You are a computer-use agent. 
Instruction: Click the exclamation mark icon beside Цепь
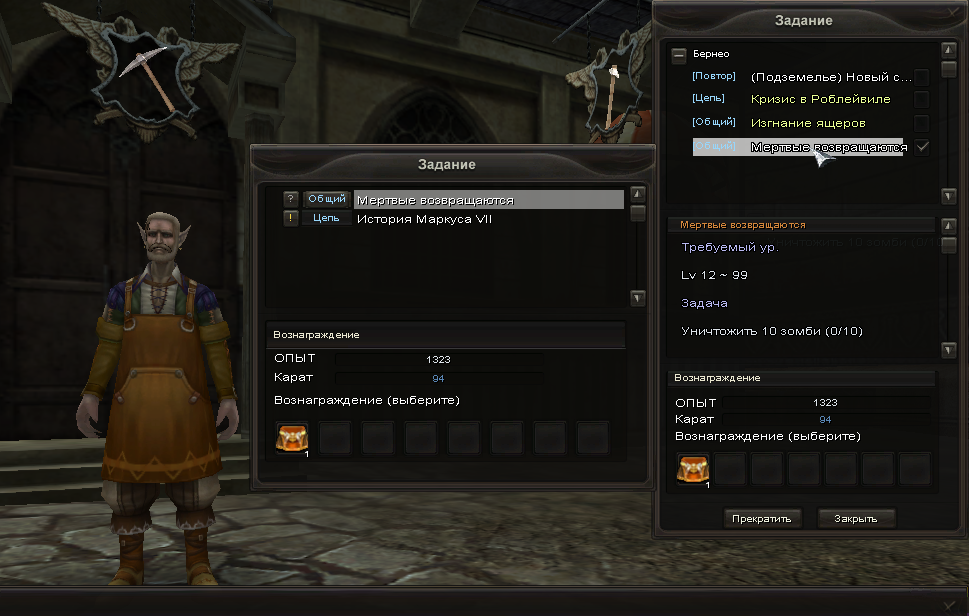click(291, 219)
